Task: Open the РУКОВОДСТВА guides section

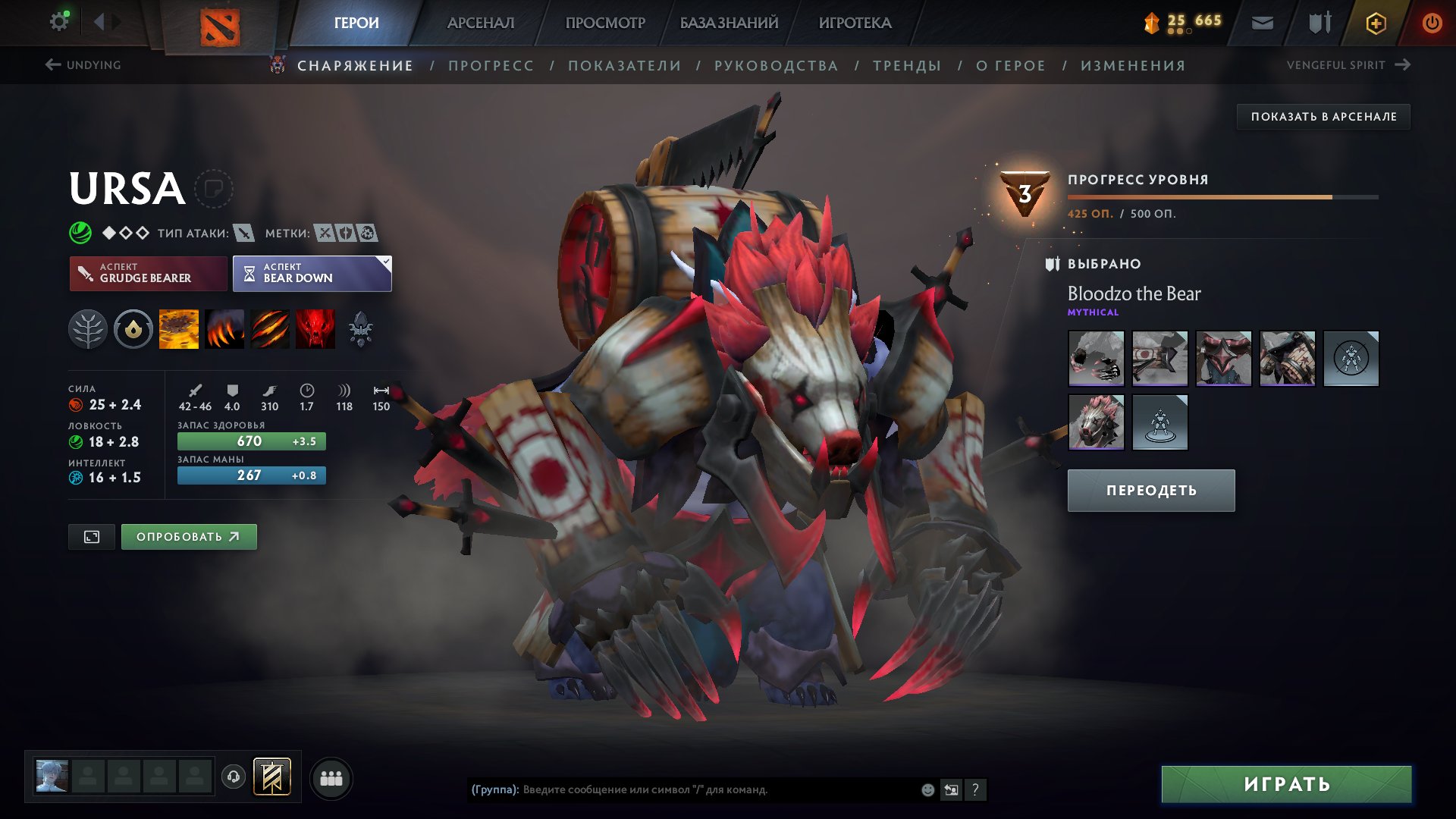Action: [x=776, y=66]
